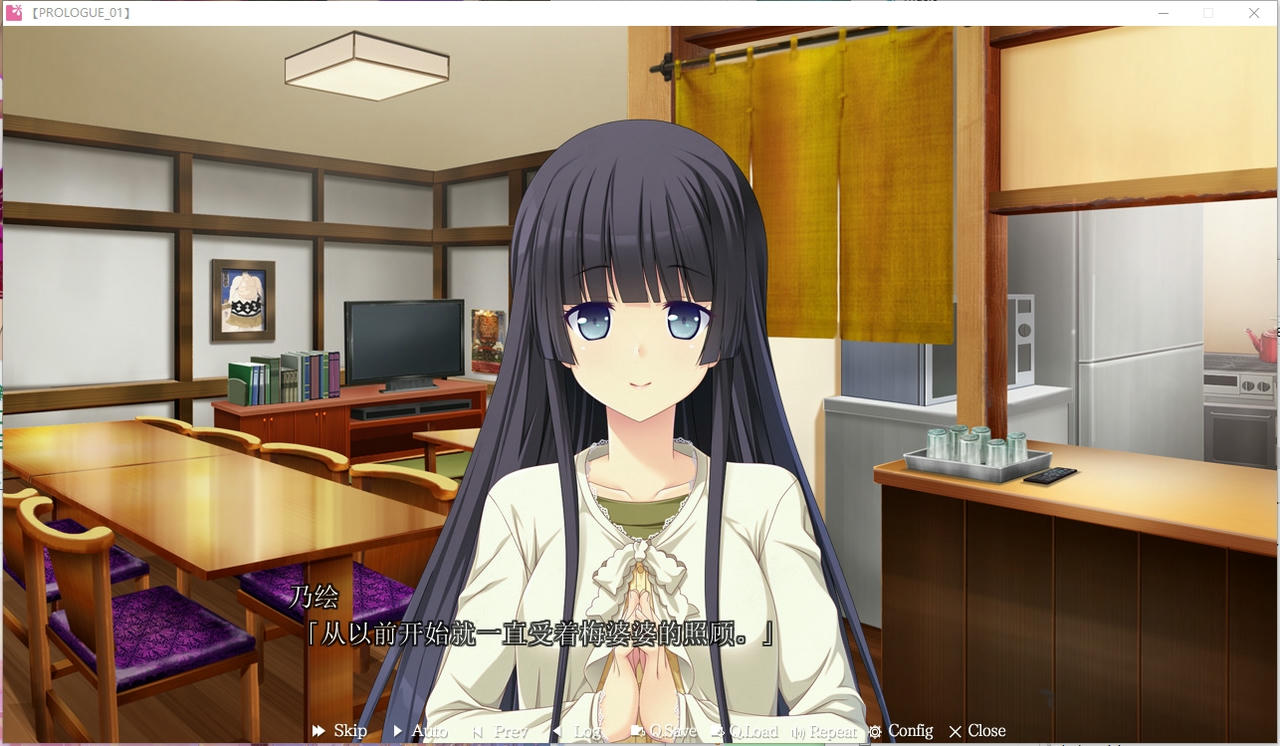
Task: Click the Q.Load load icon
Action: [717, 731]
